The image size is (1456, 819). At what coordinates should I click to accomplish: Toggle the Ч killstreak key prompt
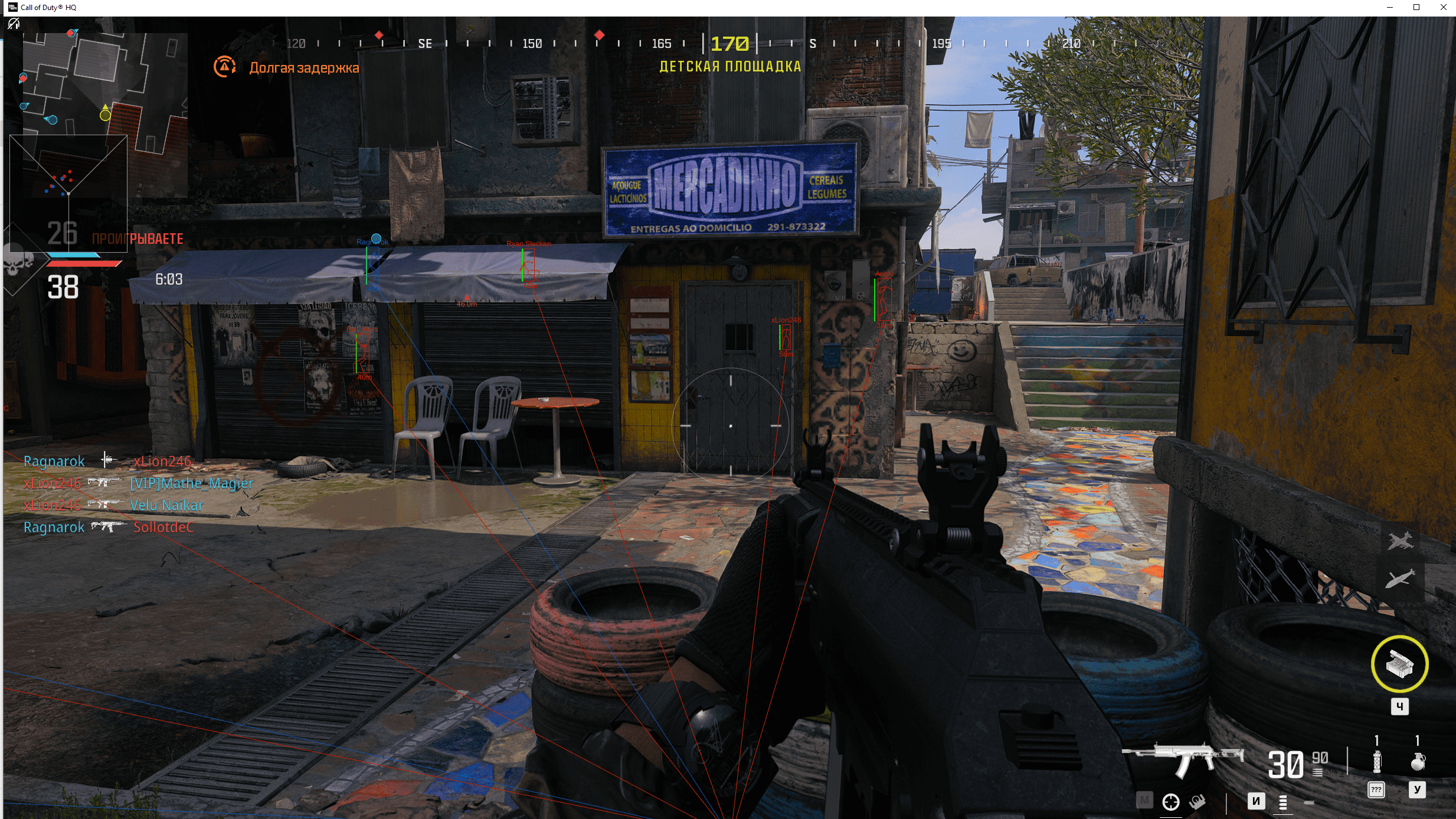1399,706
